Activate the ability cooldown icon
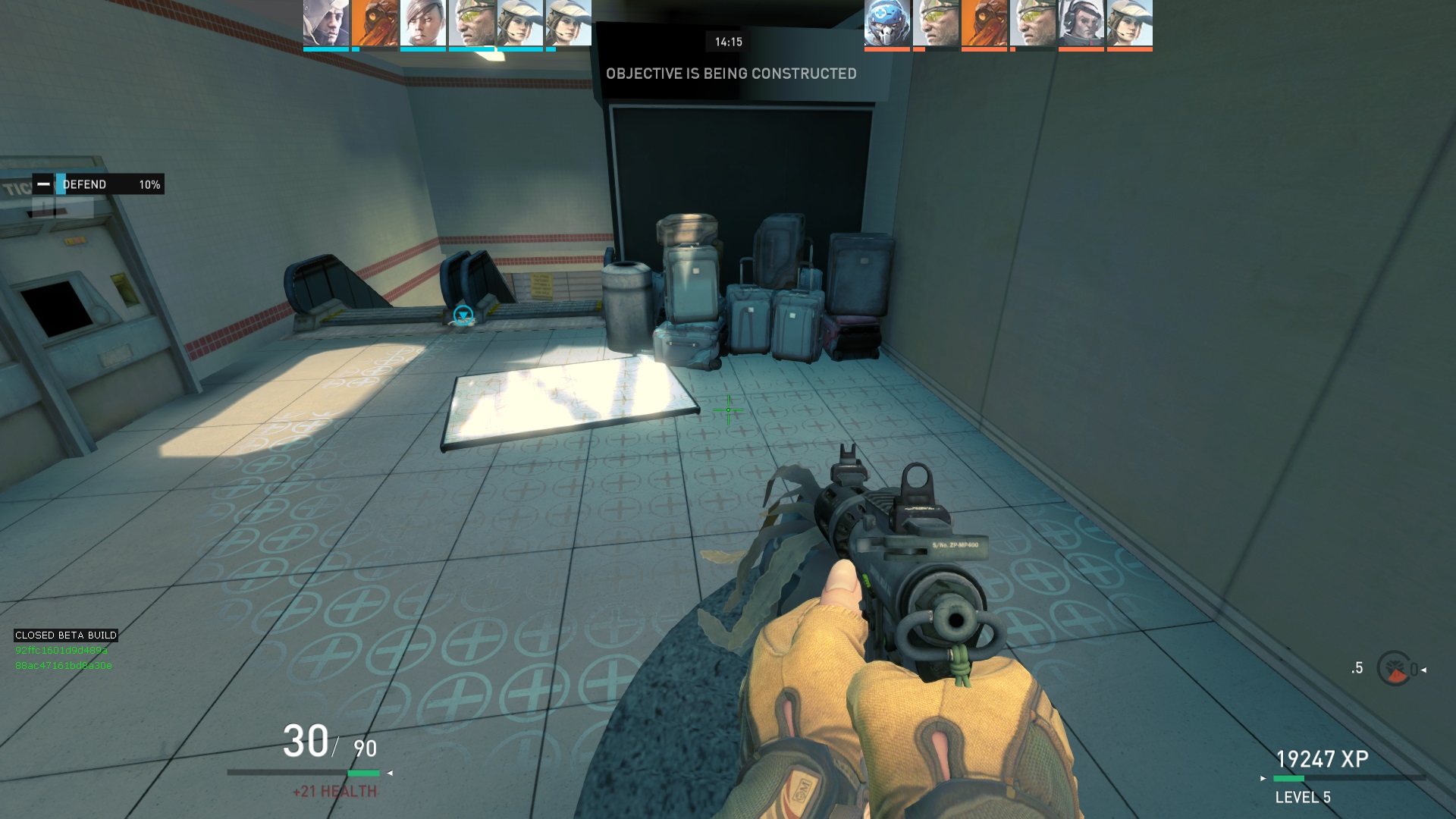 [x=1394, y=669]
